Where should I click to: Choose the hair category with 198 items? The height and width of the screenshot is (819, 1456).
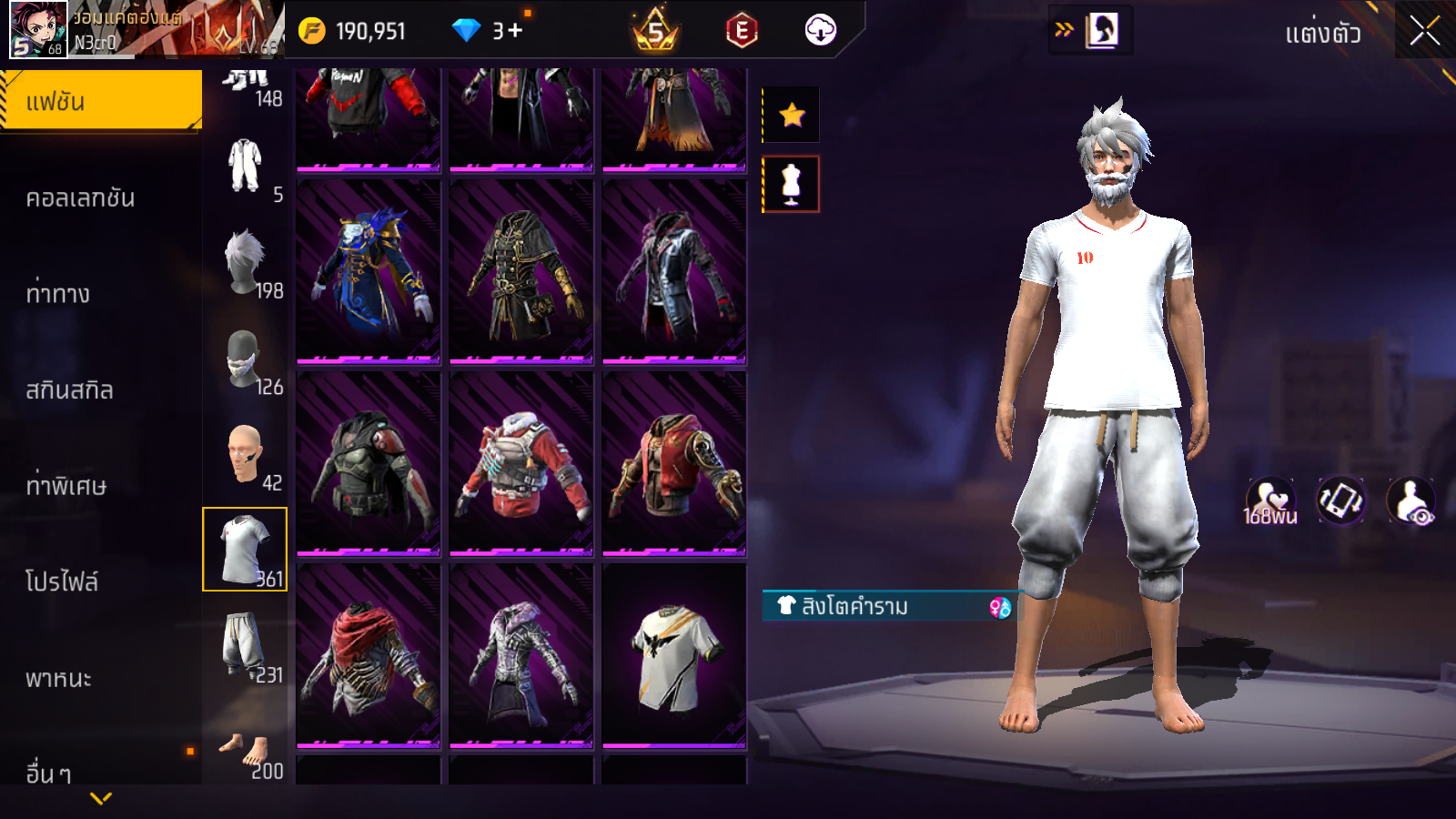pos(246,263)
